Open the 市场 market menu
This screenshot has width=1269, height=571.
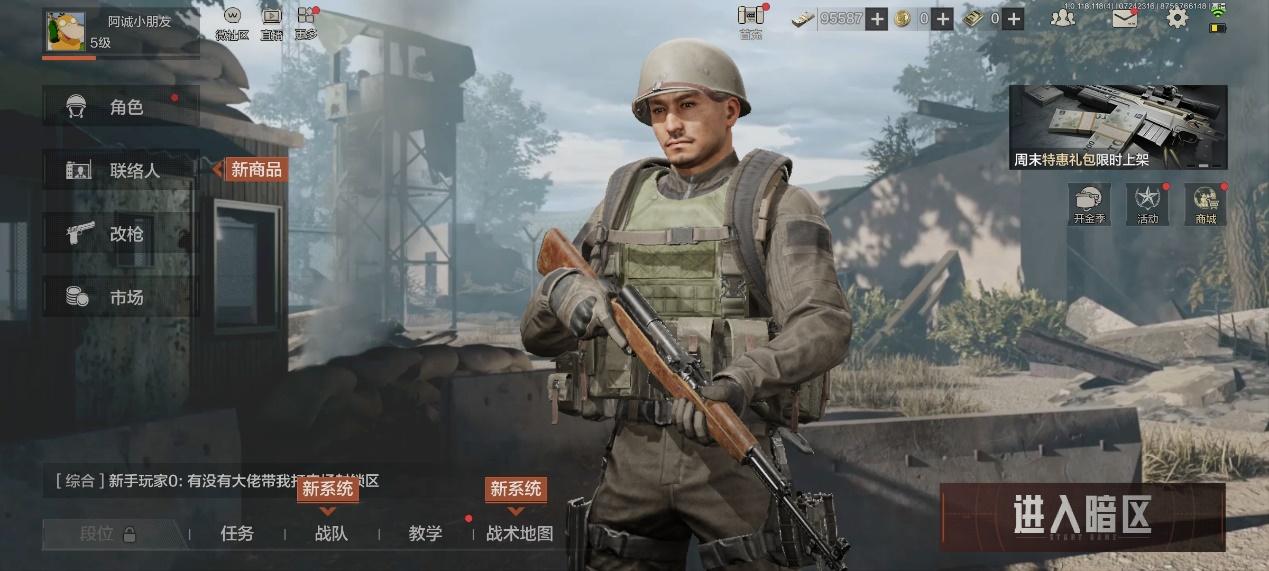(120, 297)
